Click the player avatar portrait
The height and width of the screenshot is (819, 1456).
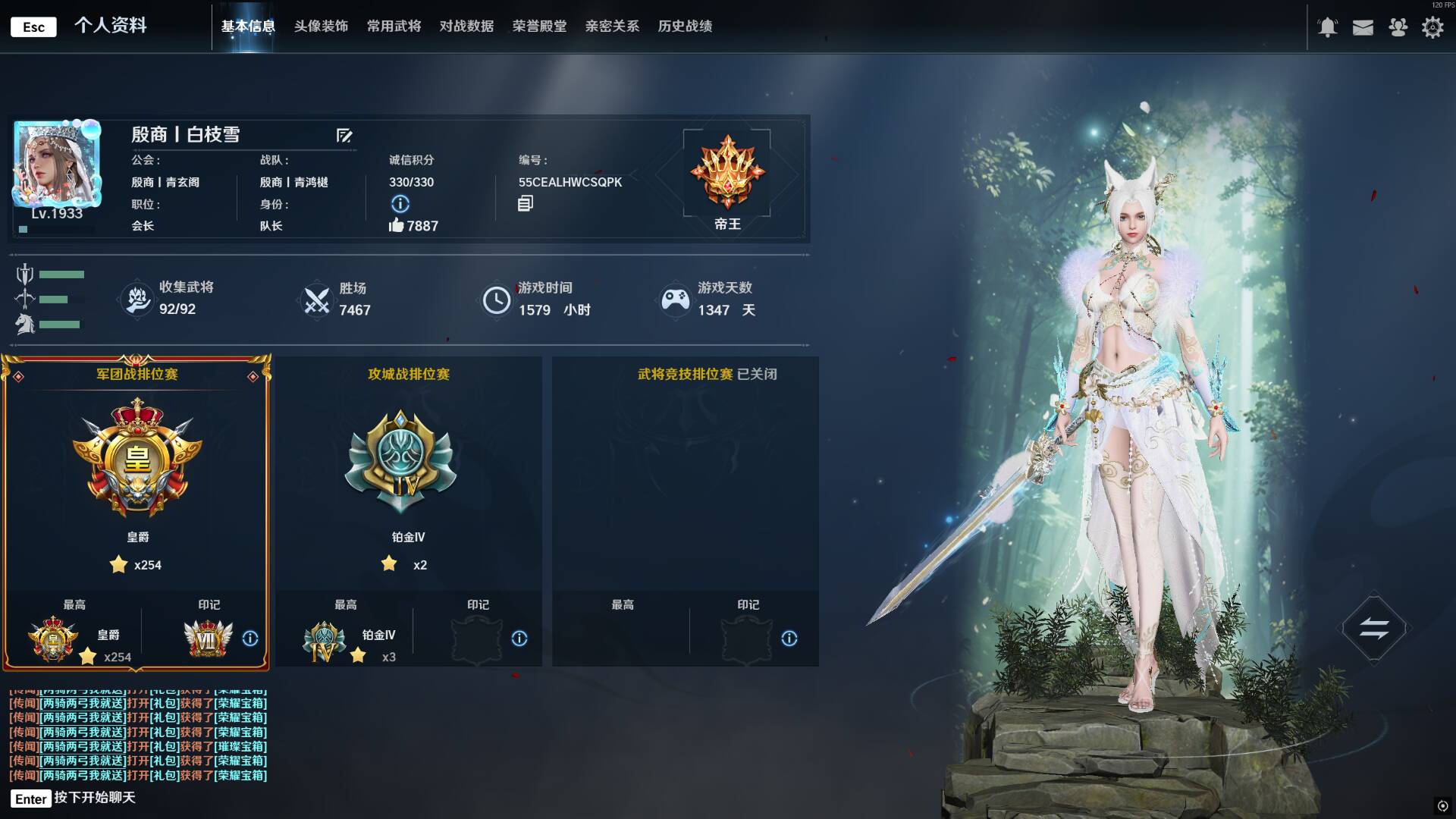tap(58, 163)
